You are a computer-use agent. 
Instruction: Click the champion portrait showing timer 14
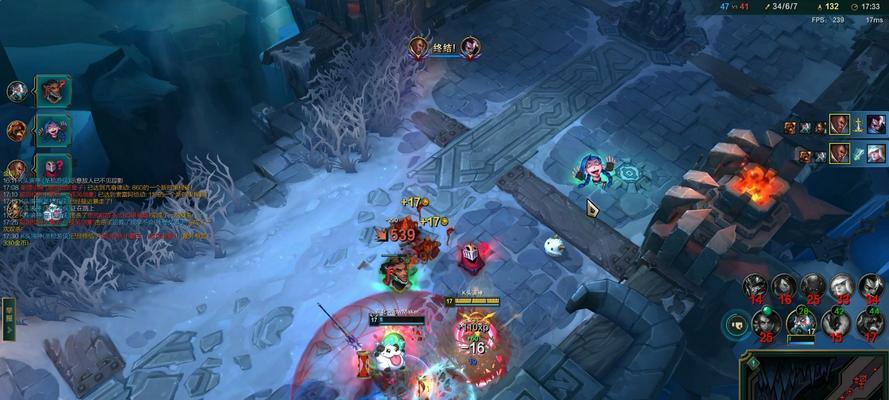[755, 287]
